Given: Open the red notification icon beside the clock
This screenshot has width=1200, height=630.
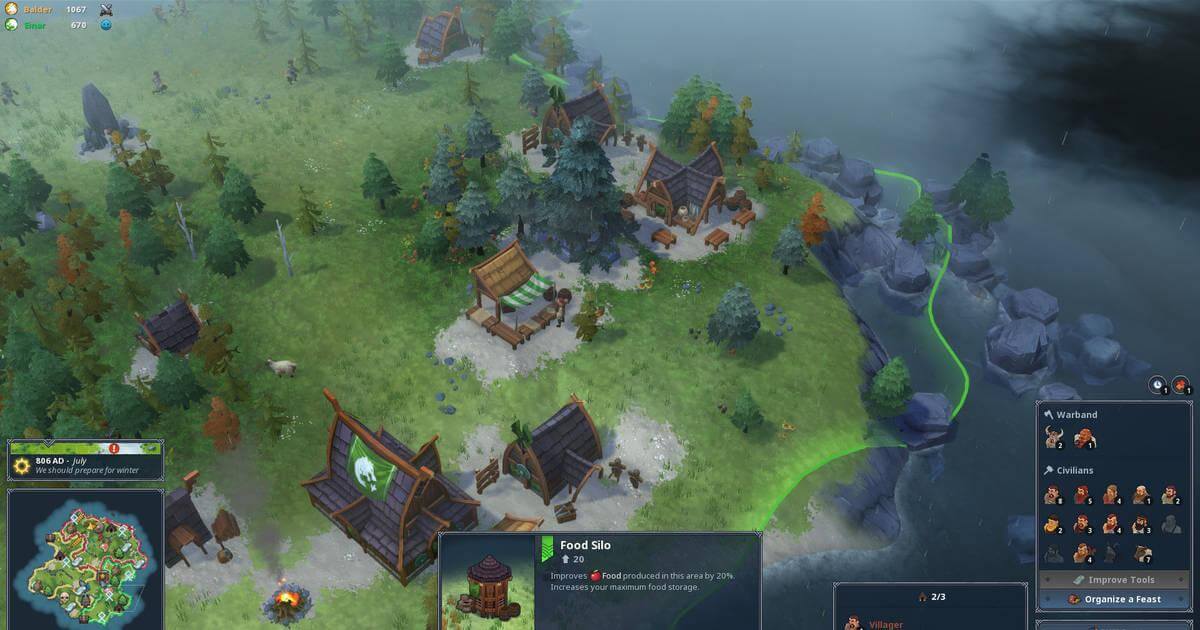Looking at the screenshot, I should coord(1181,385).
